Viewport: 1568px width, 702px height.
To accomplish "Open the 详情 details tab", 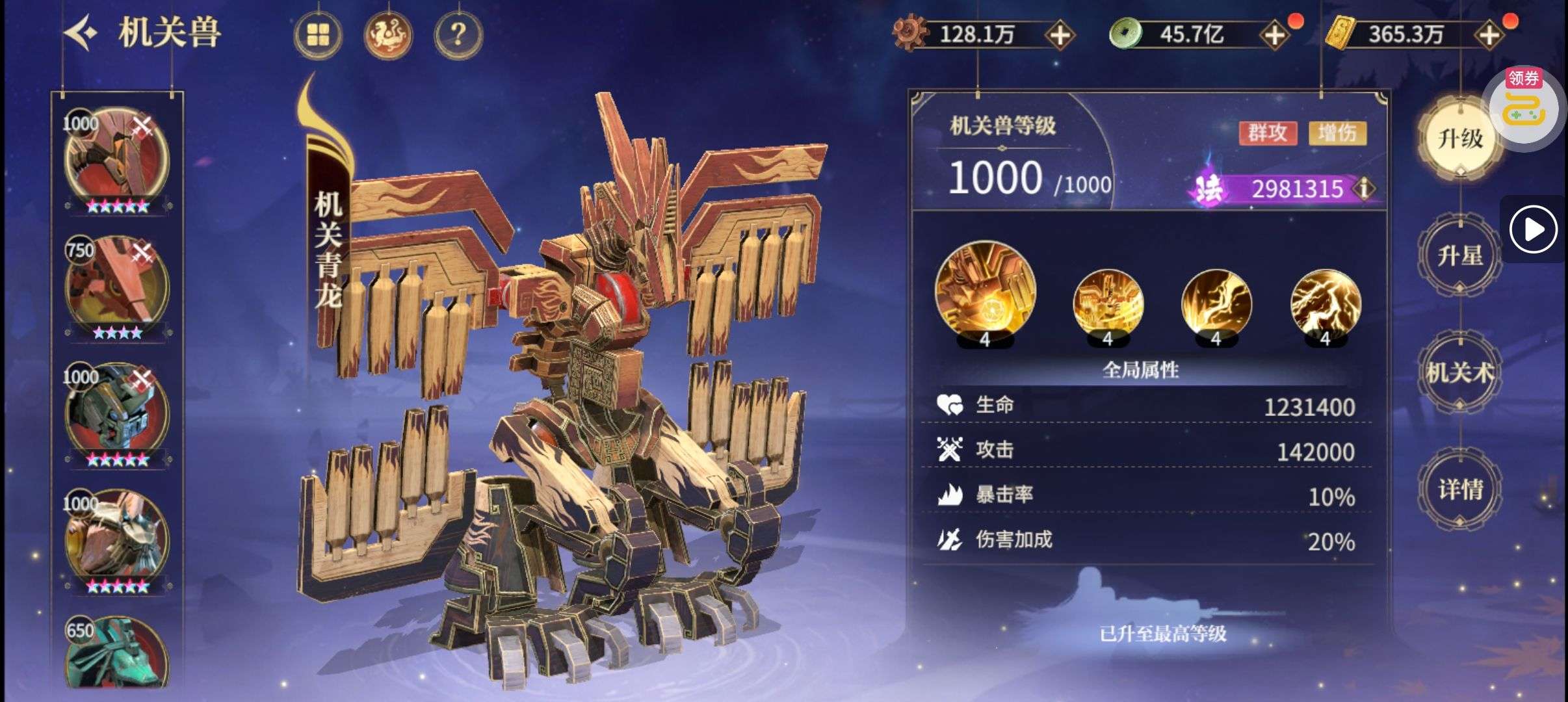I will point(1460,489).
